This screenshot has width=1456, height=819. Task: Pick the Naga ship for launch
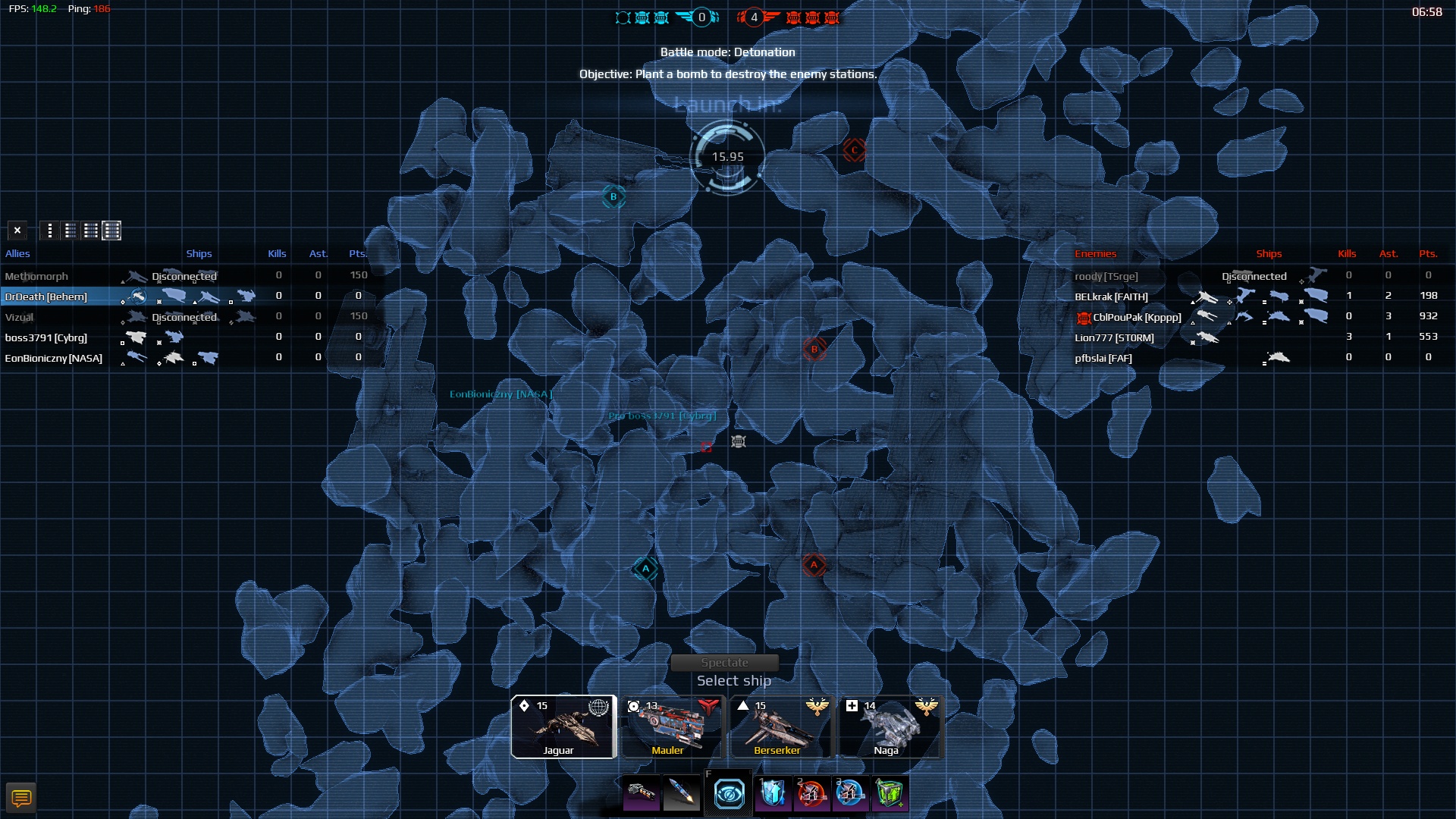click(x=889, y=726)
